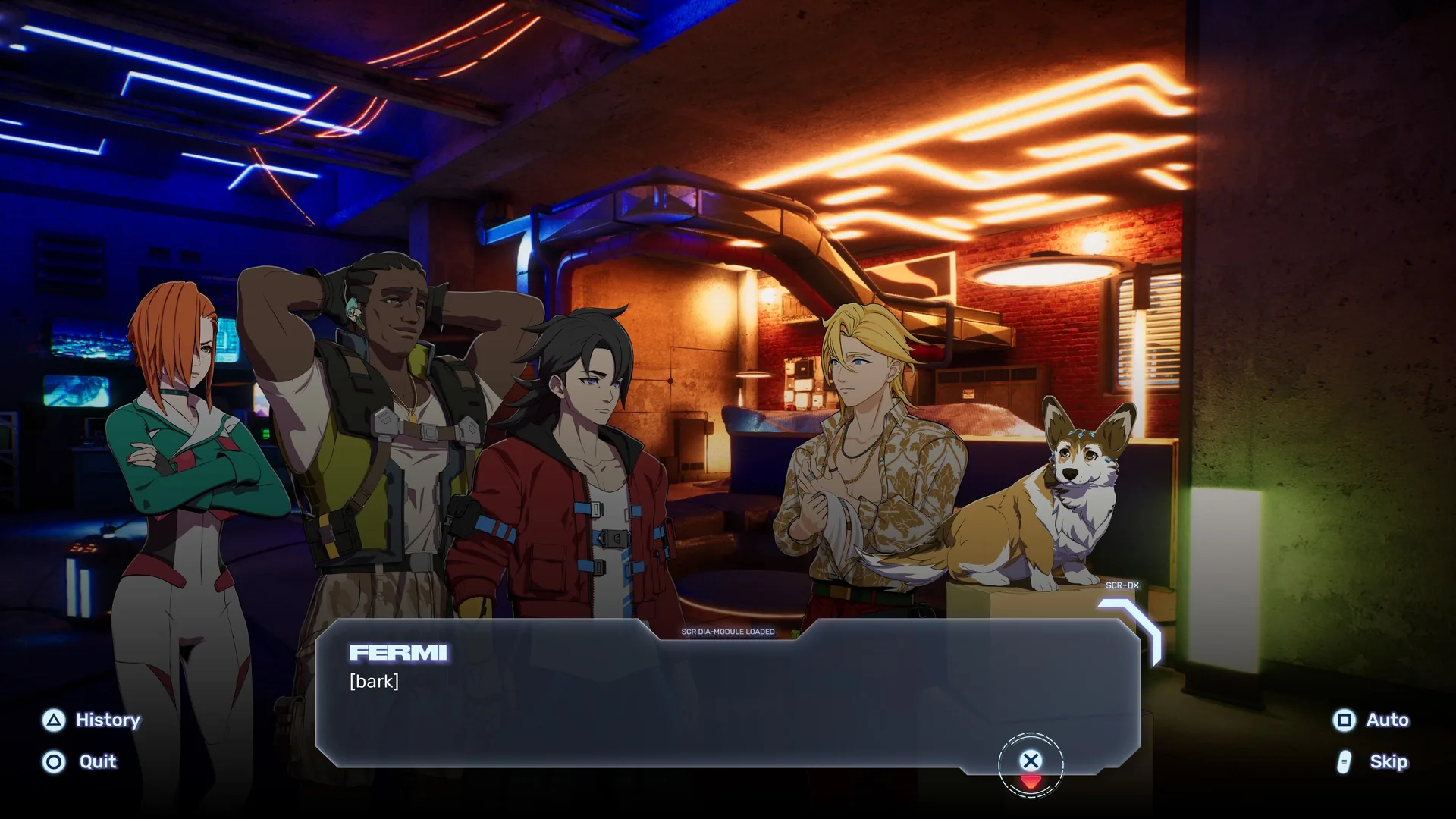Open the dialogue History log

click(x=92, y=720)
